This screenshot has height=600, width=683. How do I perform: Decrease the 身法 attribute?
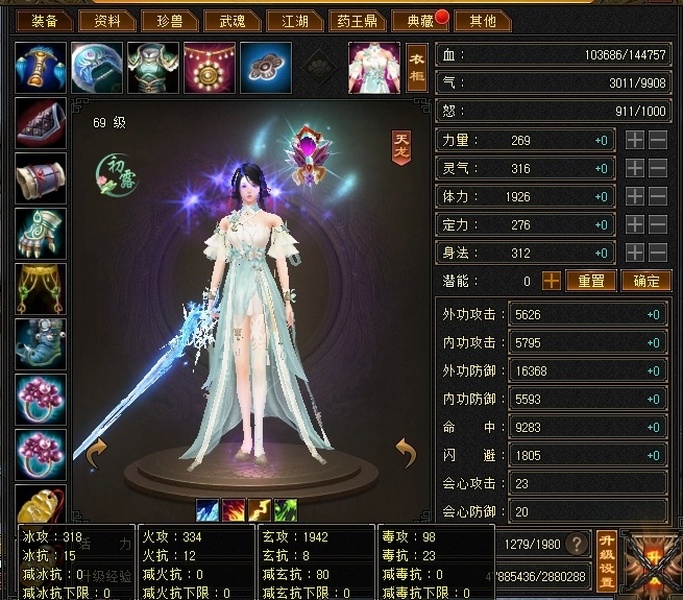pos(658,253)
